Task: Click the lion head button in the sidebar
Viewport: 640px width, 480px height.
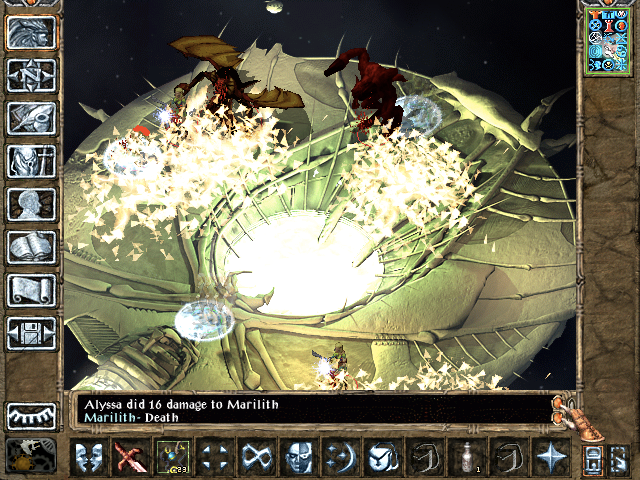Action: pos(31,34)
